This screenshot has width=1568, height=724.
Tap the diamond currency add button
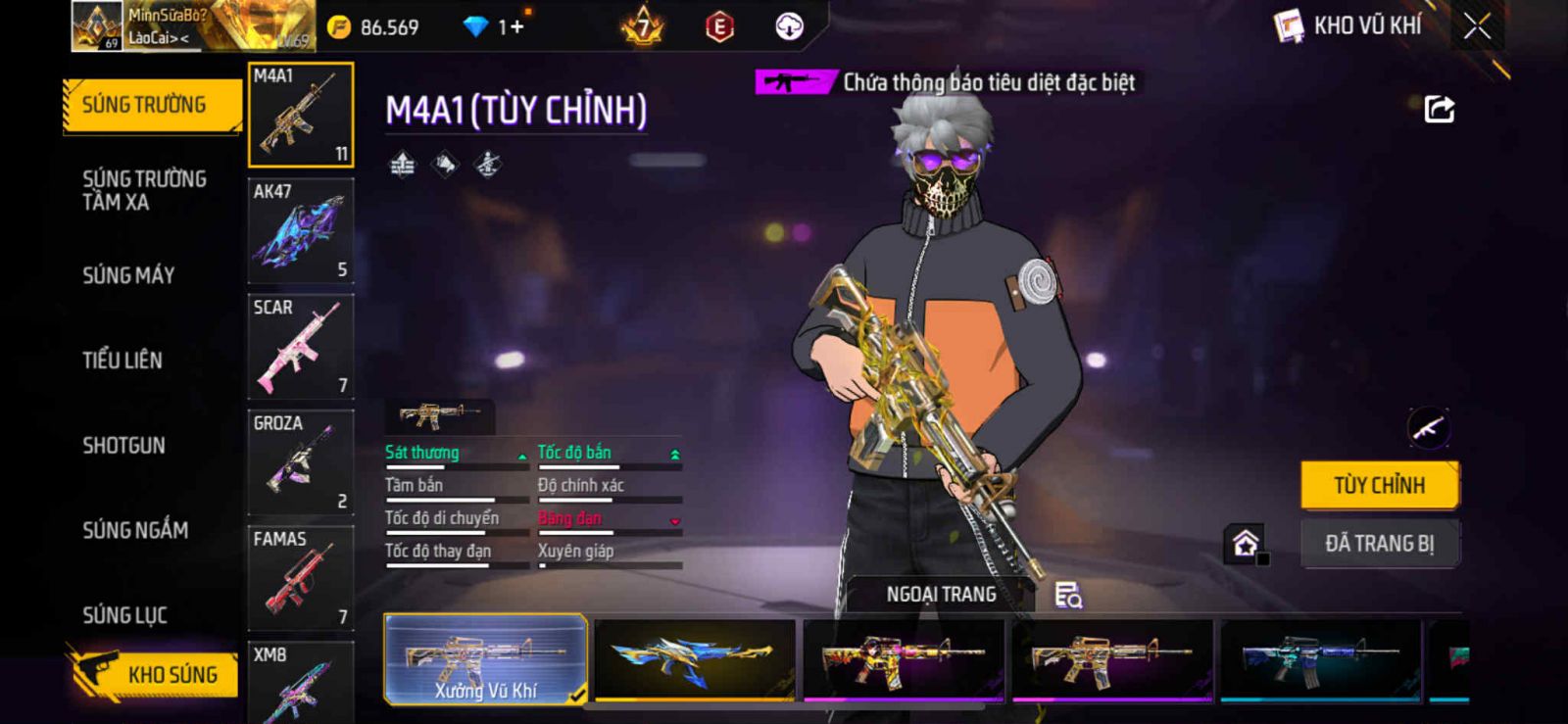[x=516, y=27]
